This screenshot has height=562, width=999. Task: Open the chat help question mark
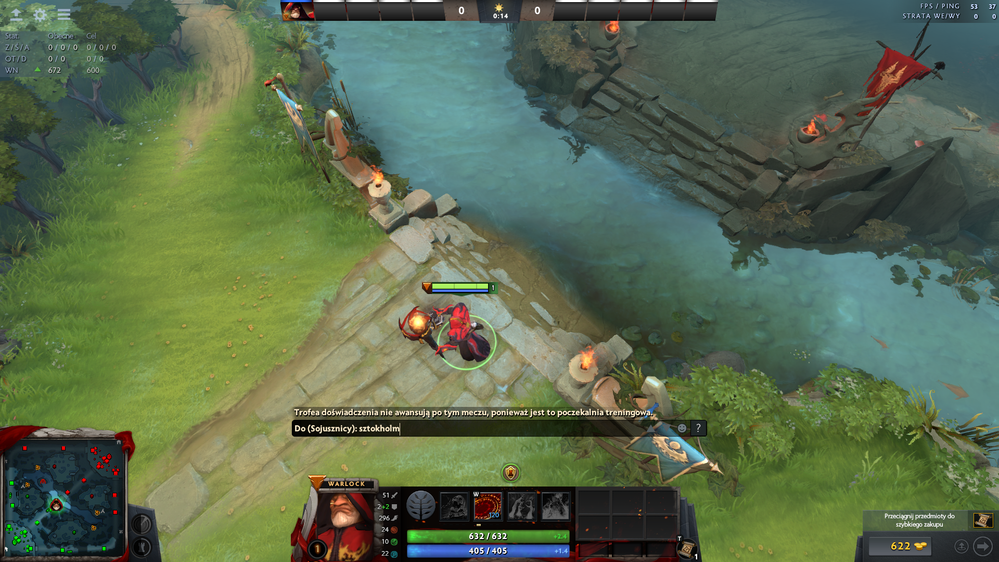click(x=698, y=428)
